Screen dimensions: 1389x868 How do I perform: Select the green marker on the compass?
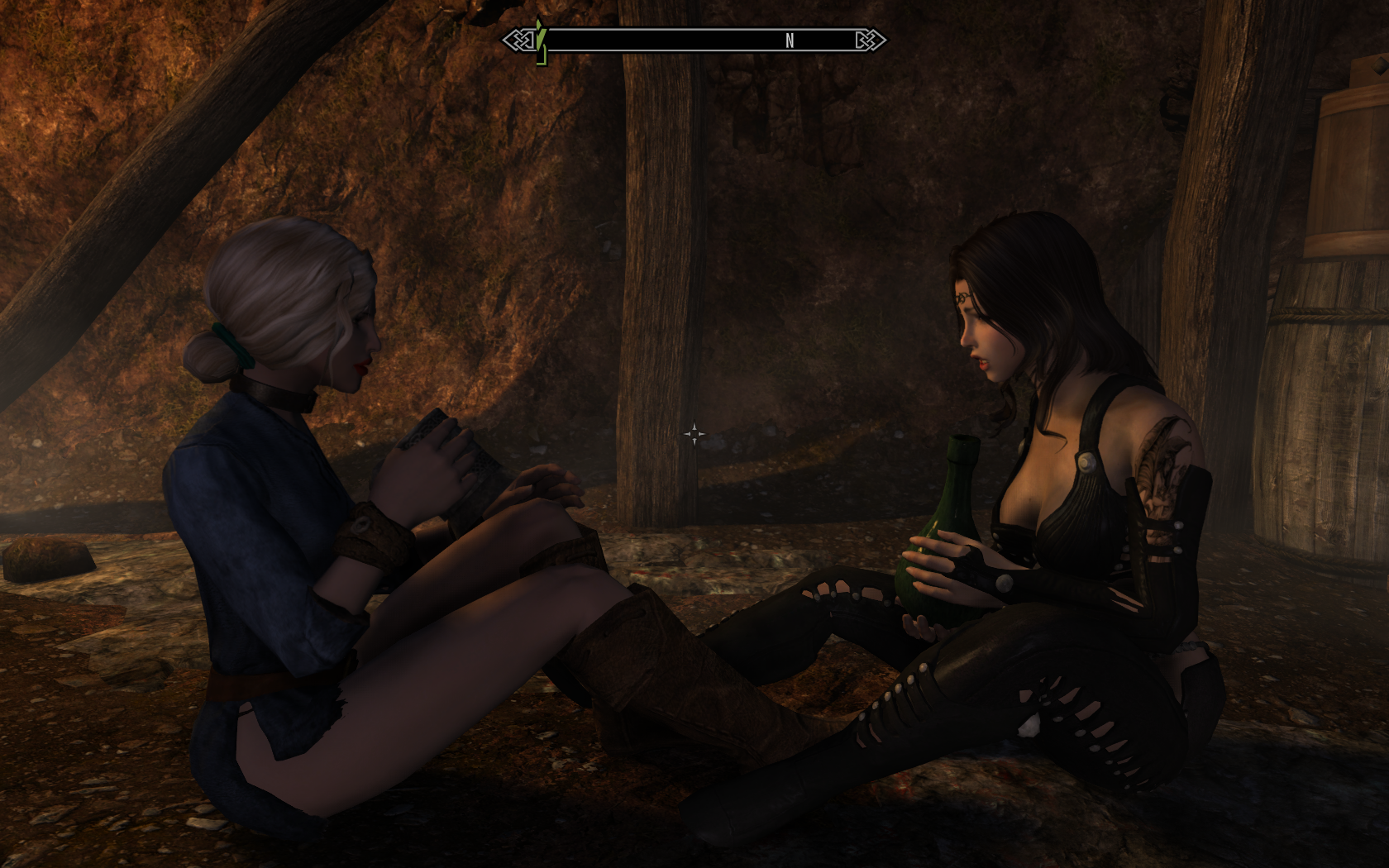click(x=541, y=43)
